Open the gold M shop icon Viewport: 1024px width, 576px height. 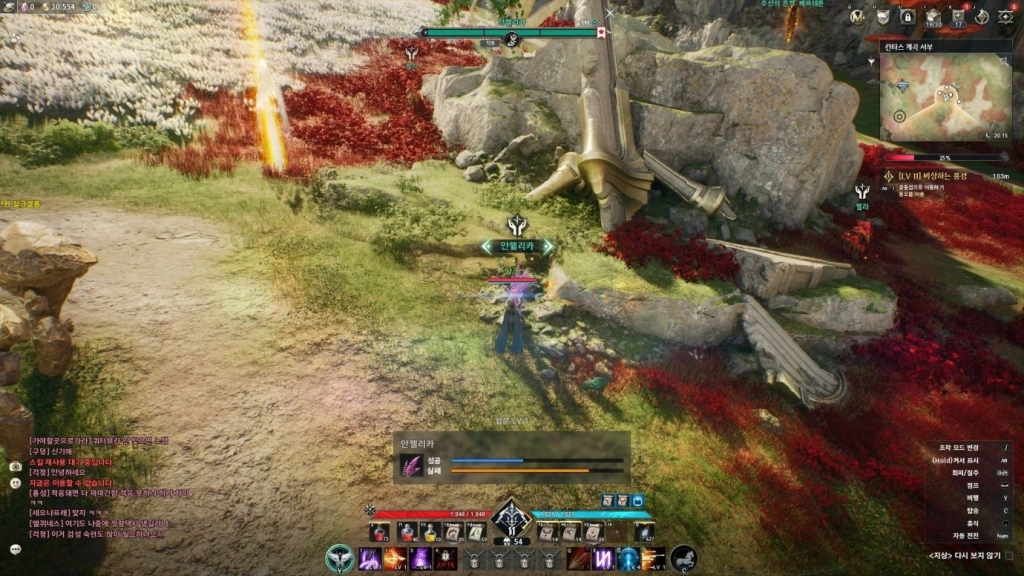858,16
